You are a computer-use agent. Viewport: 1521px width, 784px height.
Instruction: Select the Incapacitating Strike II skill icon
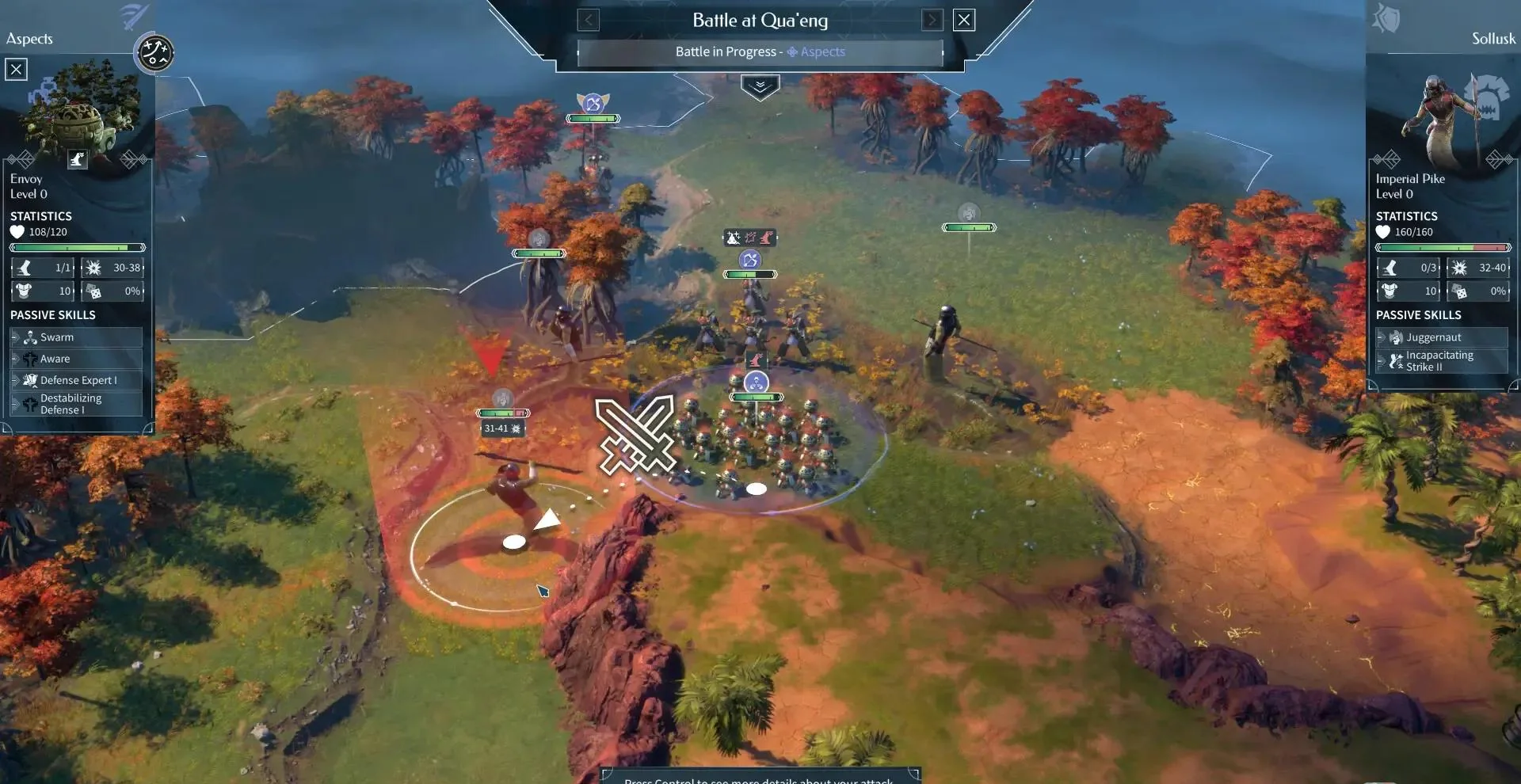tap(1396, 360)
